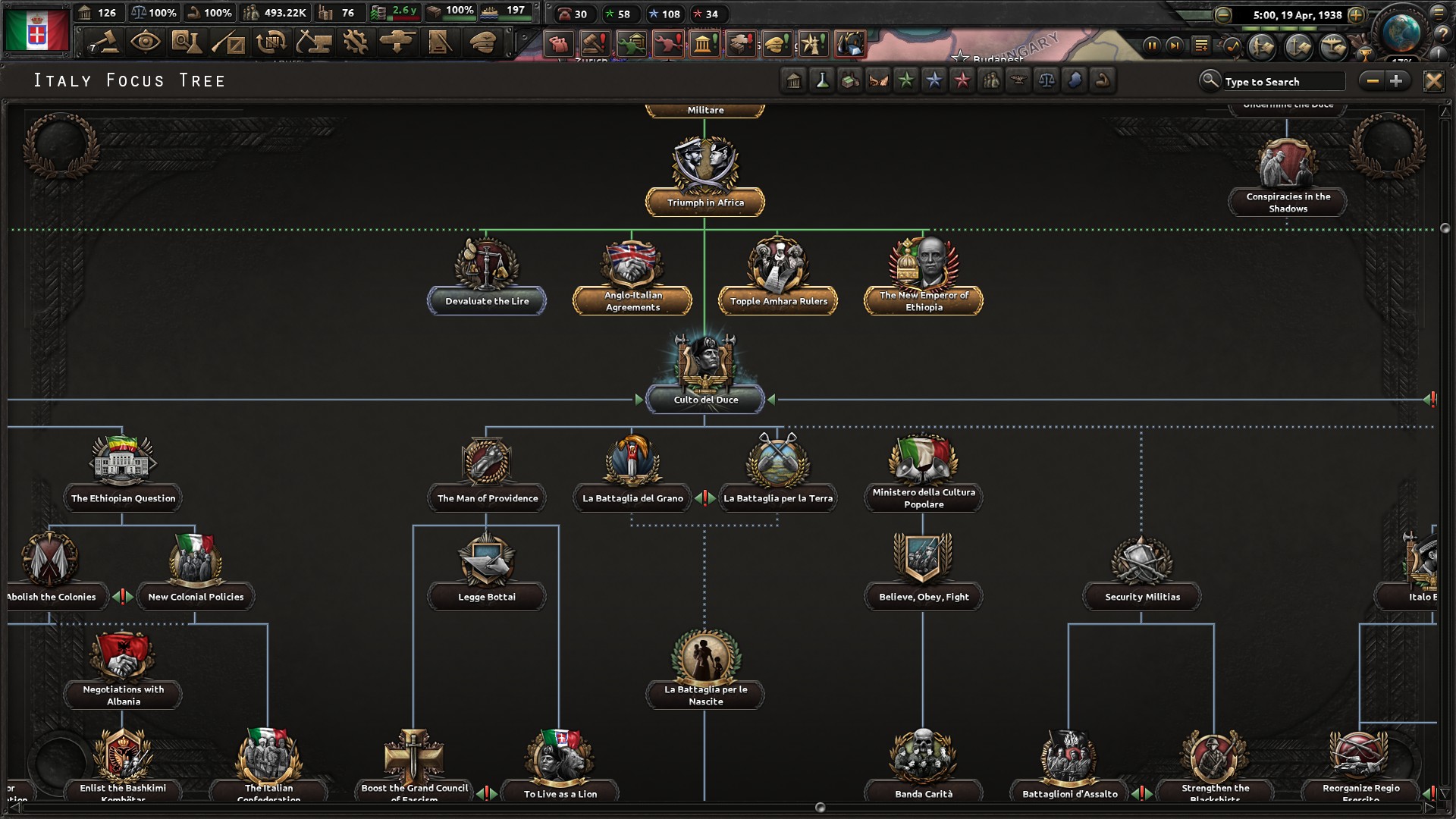Click the air force eagle filter icon
The image size is (1456, 819).
click(1018, 80)
